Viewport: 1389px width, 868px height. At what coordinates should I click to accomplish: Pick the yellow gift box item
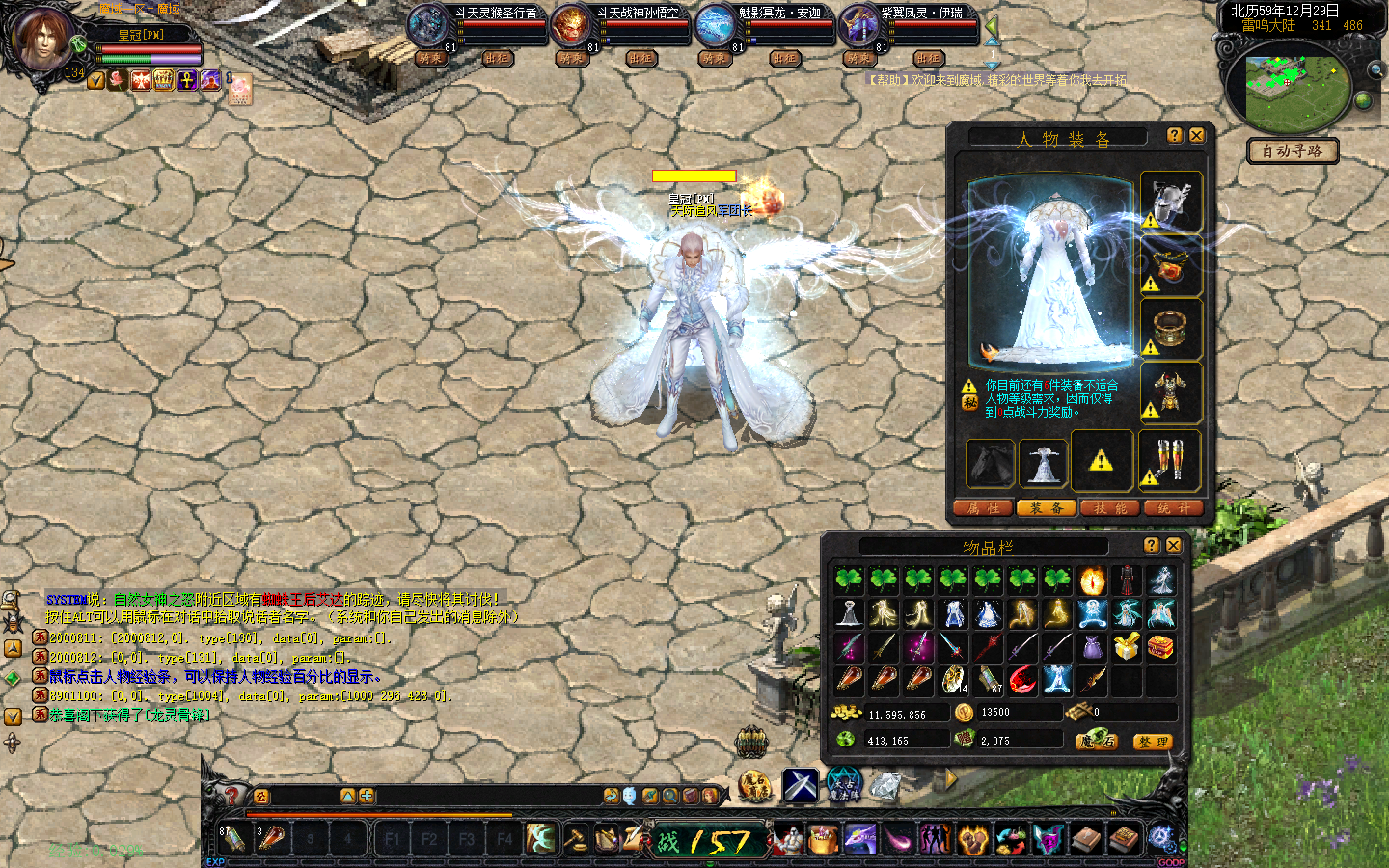tap(1127, 647)
